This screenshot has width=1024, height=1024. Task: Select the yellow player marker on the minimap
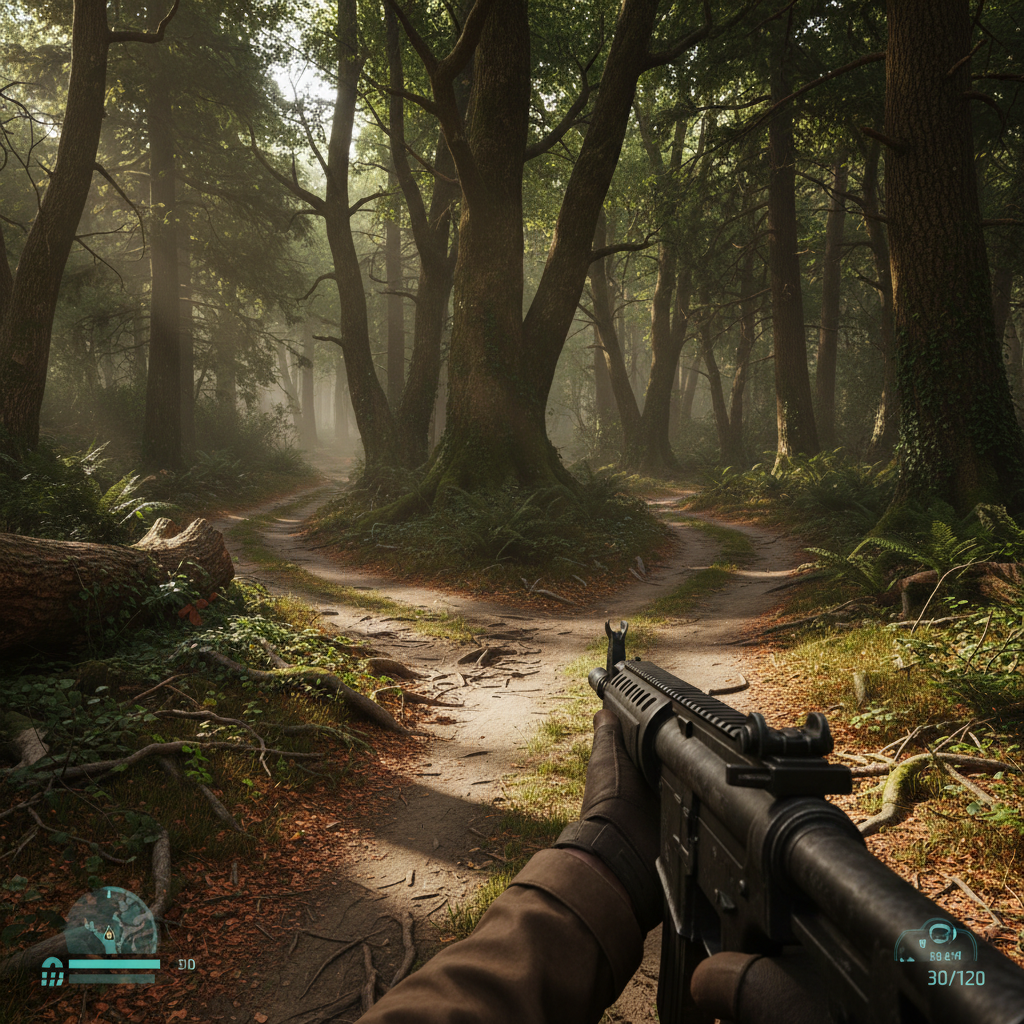click(x=108, y=934)
